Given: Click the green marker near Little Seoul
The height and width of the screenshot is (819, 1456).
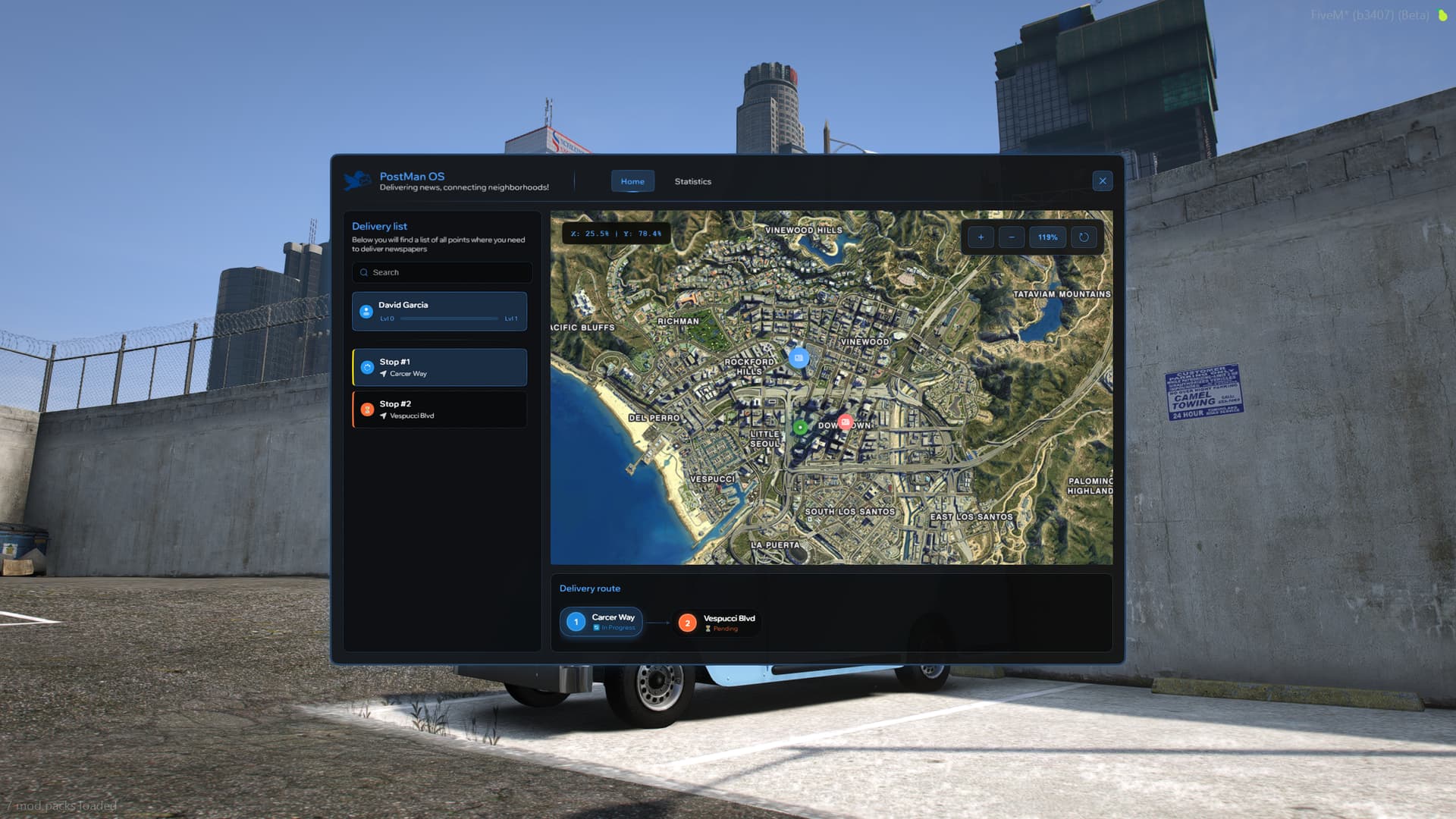Looking at the screenshot, I should (x=799, y=426).
